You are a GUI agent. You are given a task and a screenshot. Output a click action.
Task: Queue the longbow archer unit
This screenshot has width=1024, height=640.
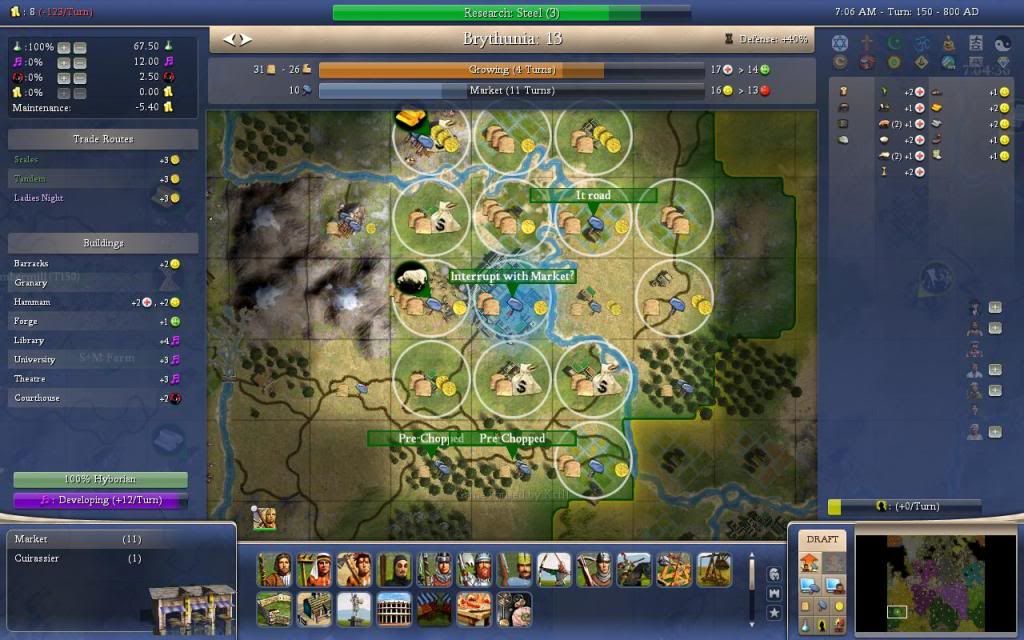[x=554, y=569]
